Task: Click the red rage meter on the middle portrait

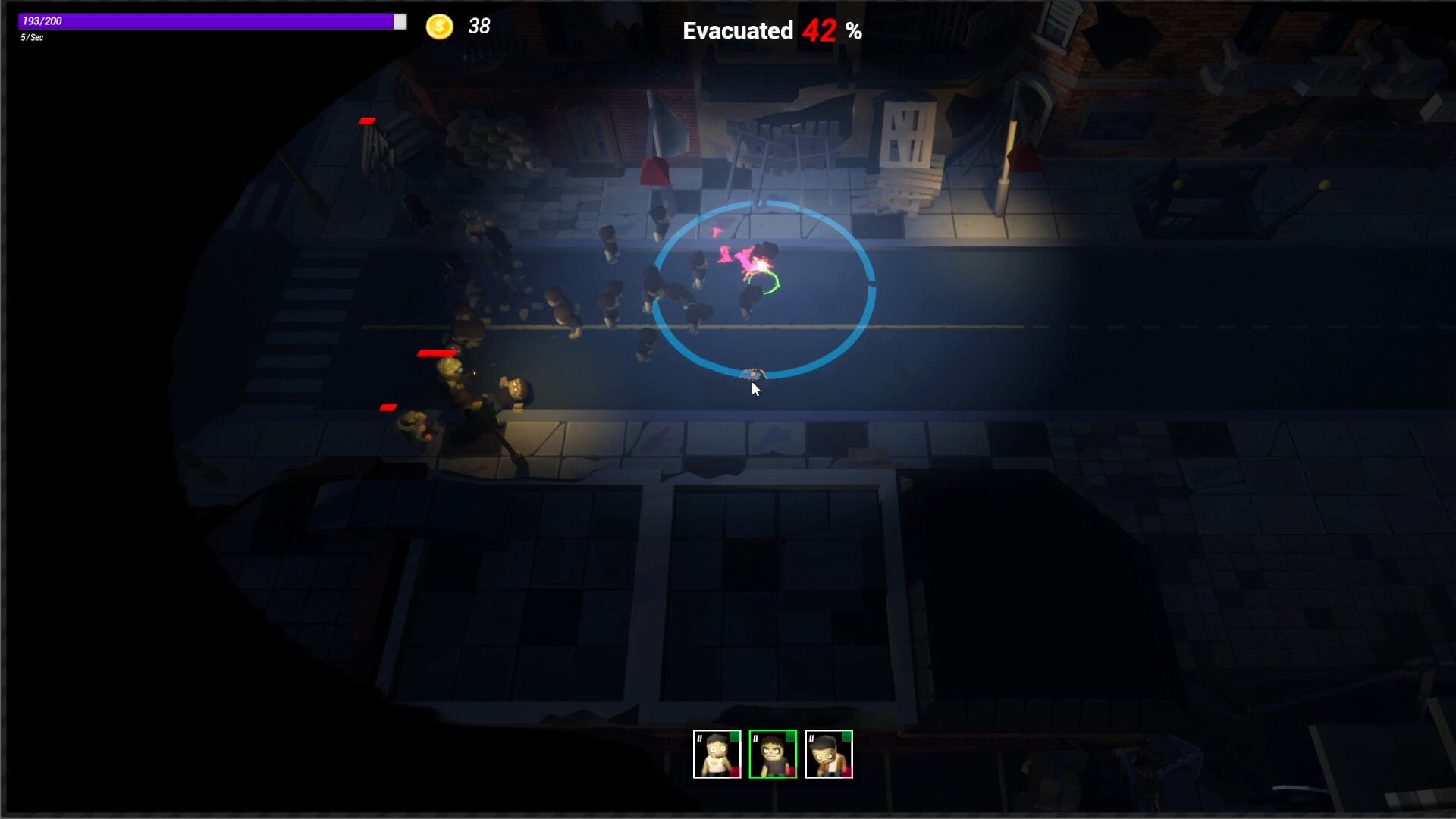Action: tap(791, 772)
